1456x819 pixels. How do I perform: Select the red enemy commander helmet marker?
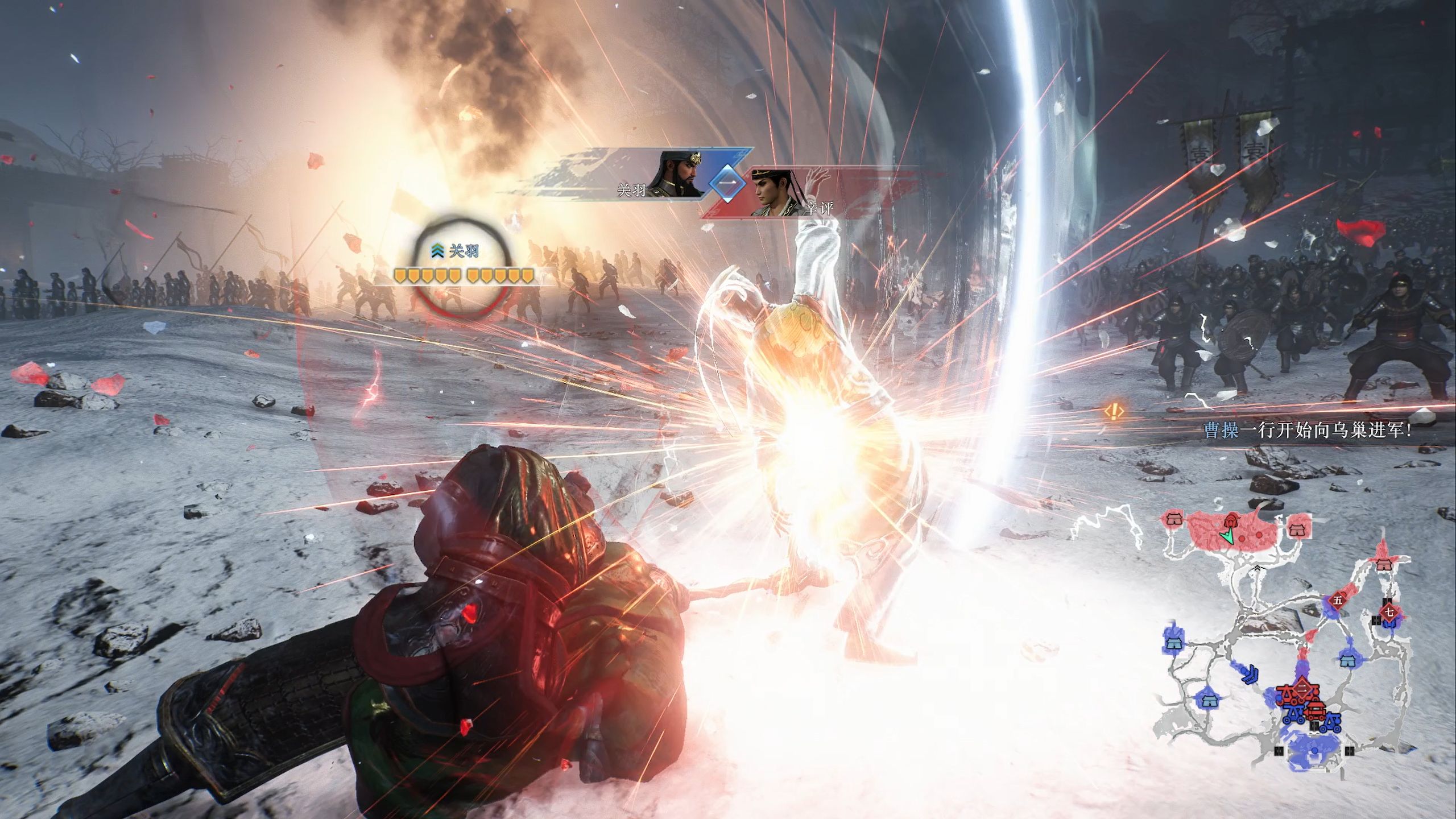coord(1232,519)
